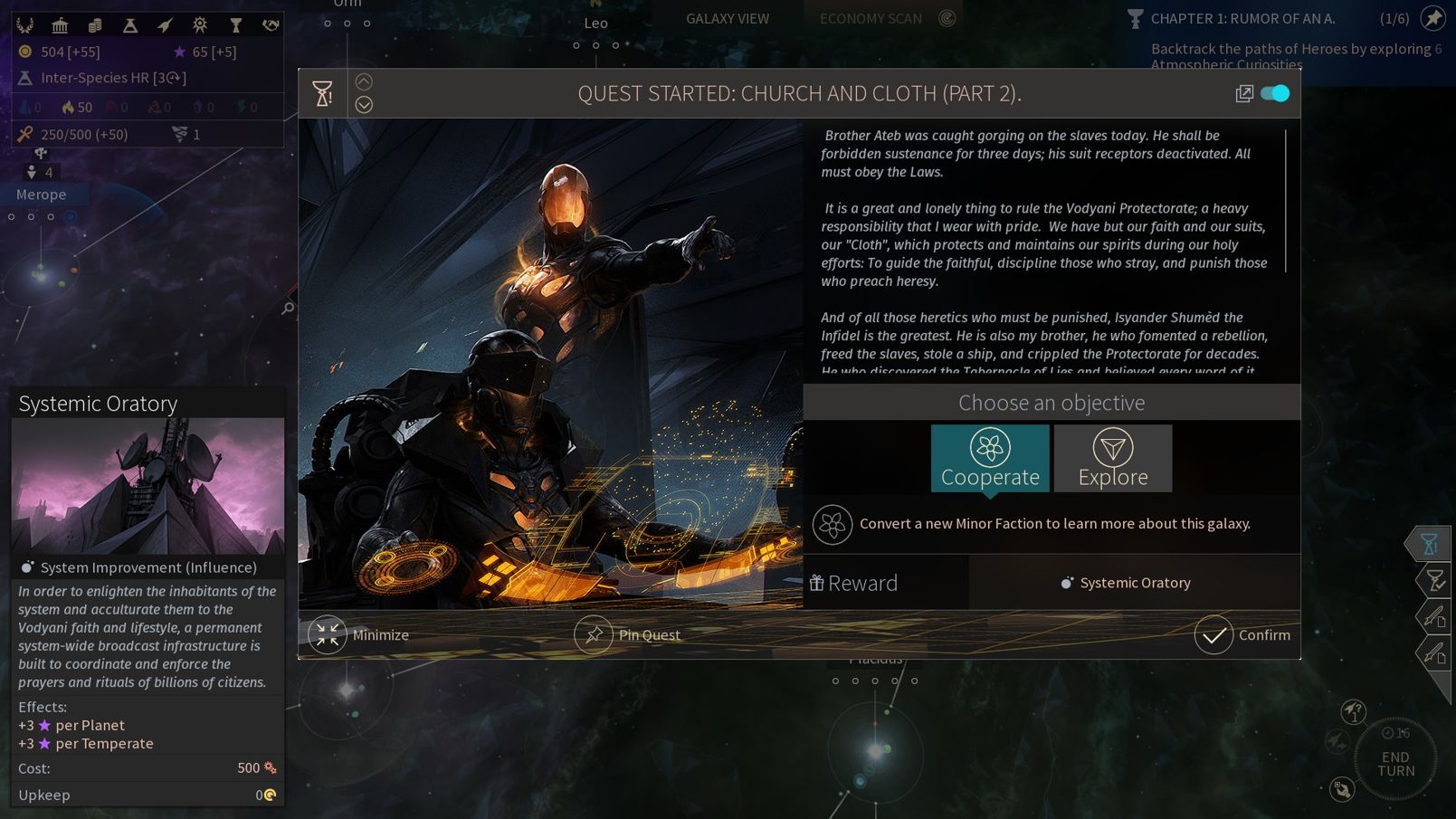This screenshot has width=1456, height=819.
Task: Open the research flask screen
Action: pyautogui.click(x=130, y=25)
